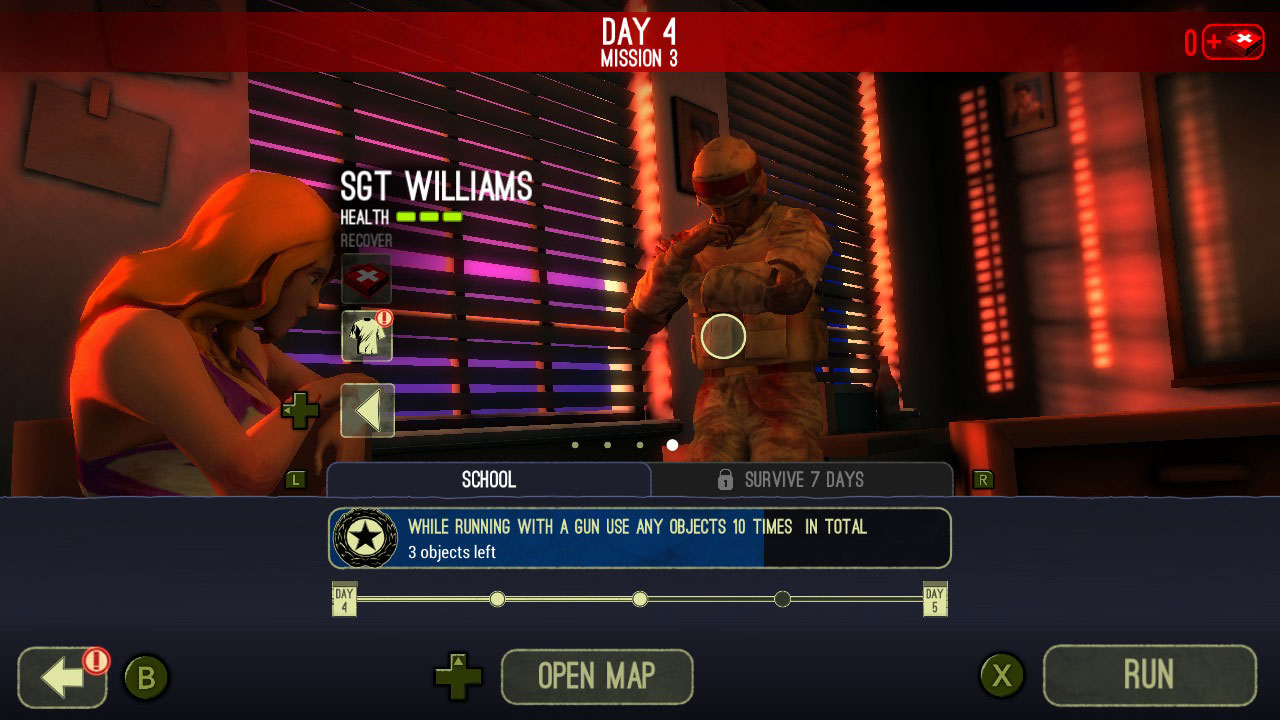This screenshot has height=720, width=1280.
Task: Select the star challenge badge icon
Action: [364, 537]
